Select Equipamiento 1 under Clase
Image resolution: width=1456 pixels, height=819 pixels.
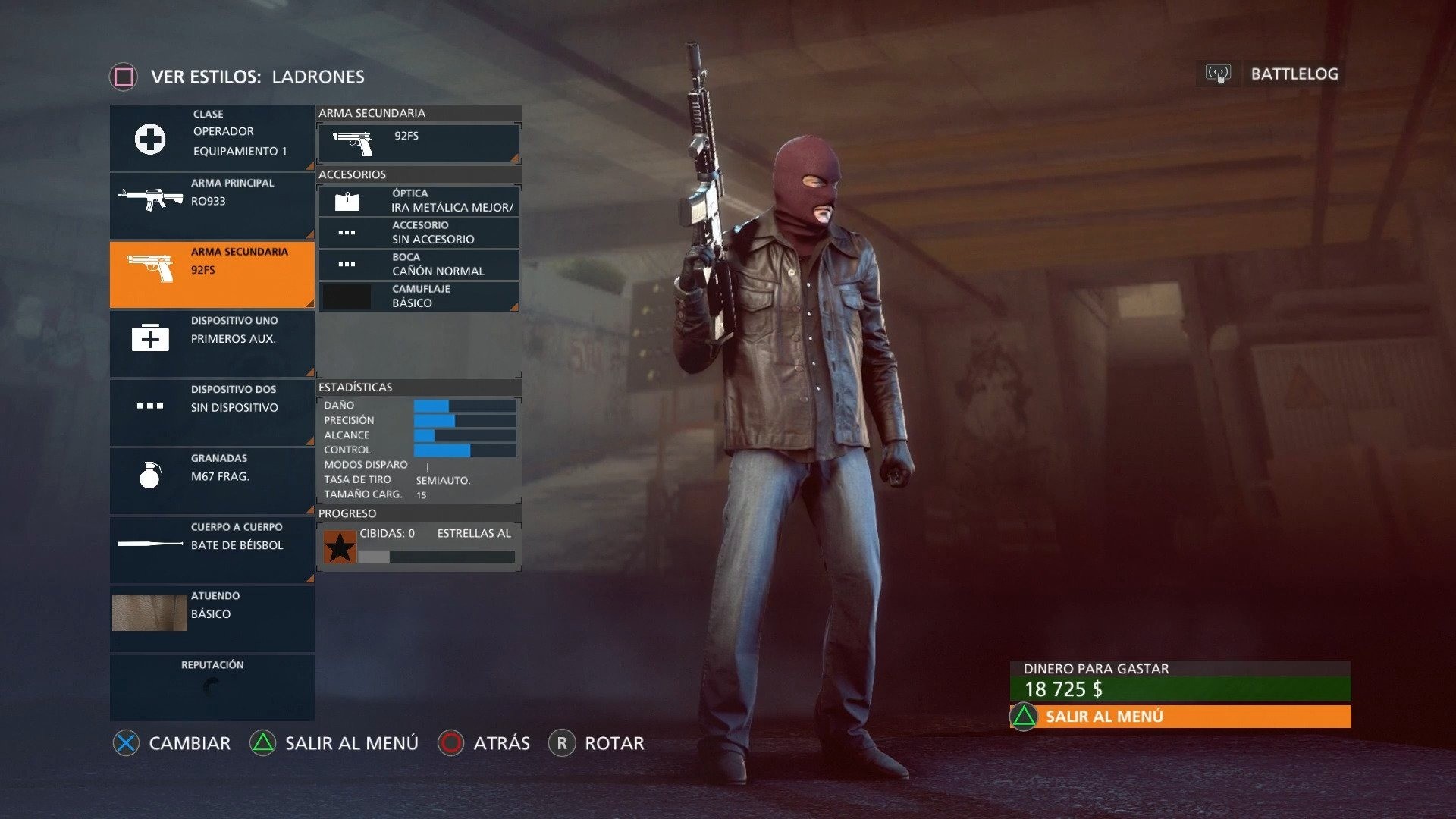coord(239,150)
